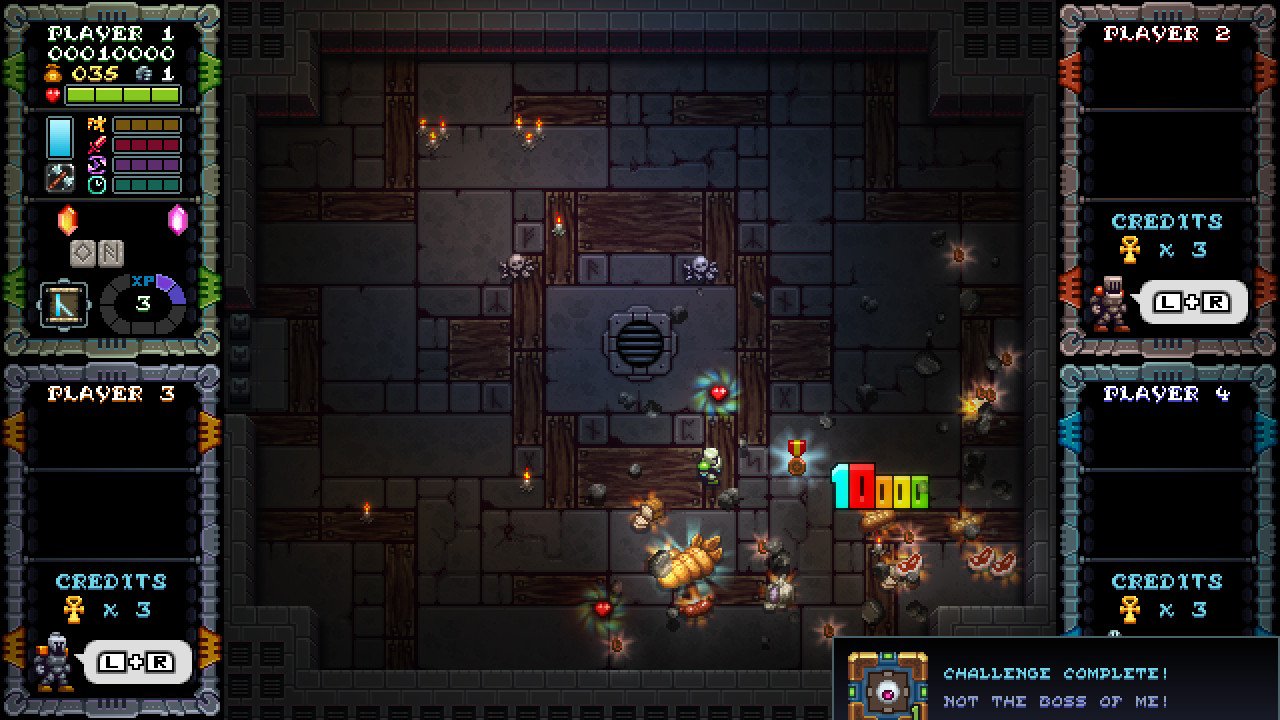This screenshot has height=720, width=1280.
Task: Select the orange gem in Player 1 panel
Action: tap(67, 219)
